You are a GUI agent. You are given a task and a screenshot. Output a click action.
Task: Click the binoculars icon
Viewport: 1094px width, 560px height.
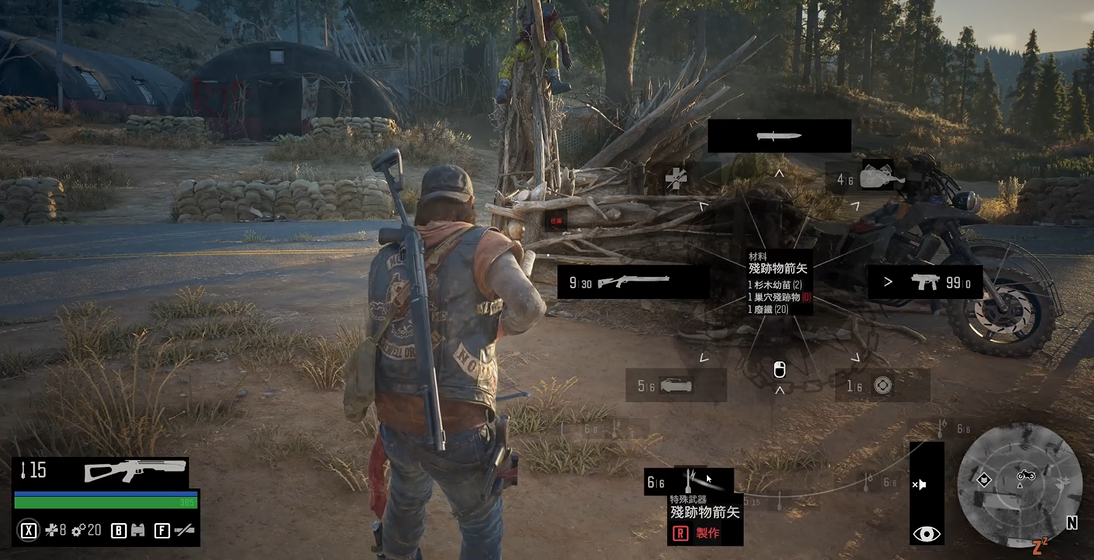138,530
